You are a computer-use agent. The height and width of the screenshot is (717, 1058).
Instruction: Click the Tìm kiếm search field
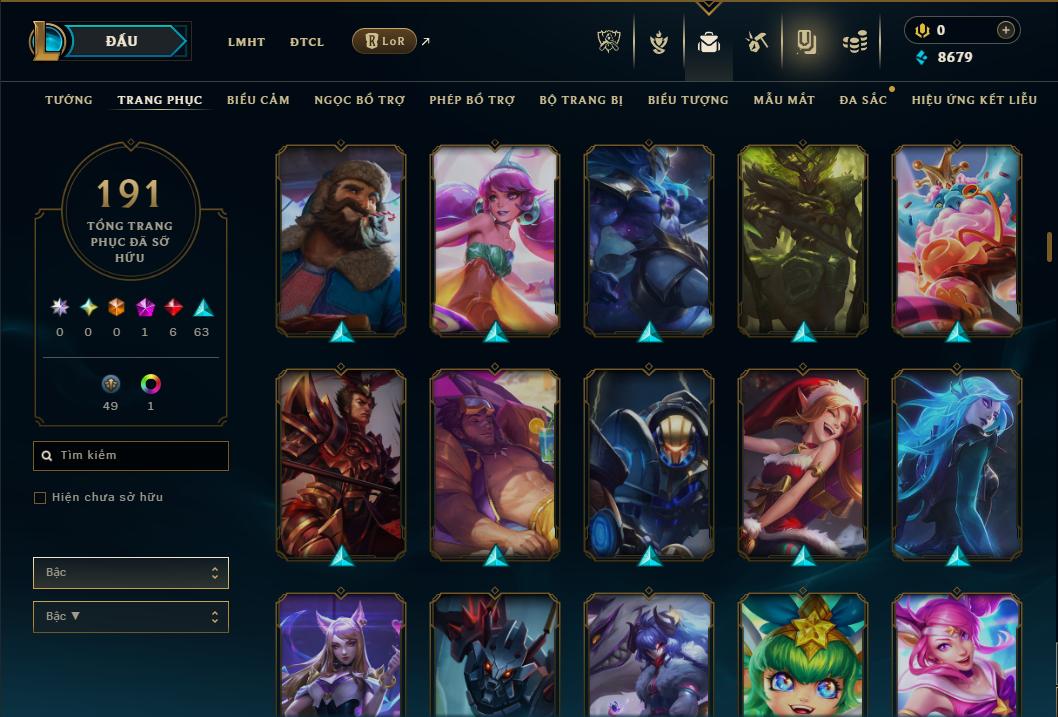131,456
